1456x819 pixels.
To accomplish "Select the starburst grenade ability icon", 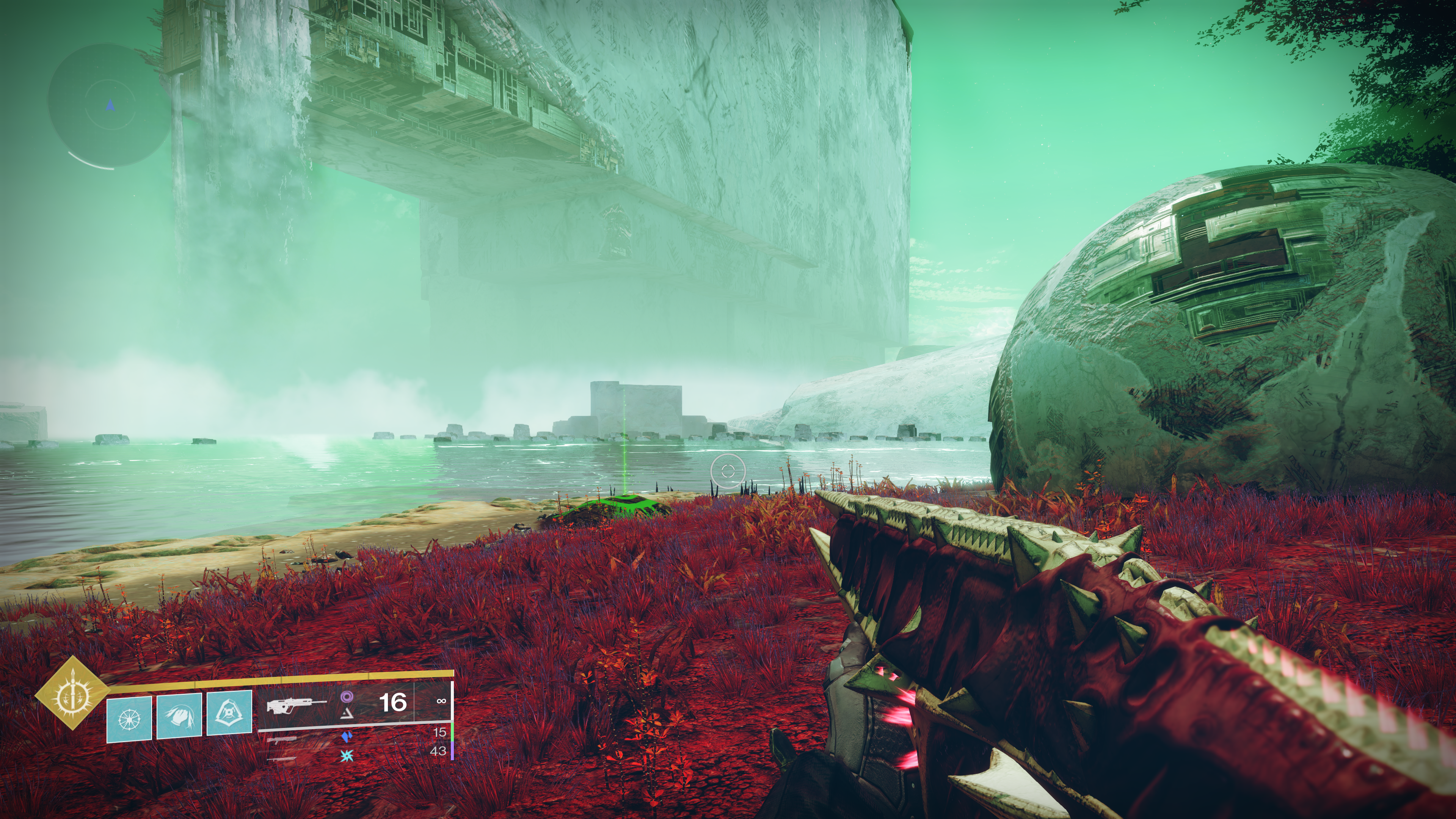I will pos(129,718).
